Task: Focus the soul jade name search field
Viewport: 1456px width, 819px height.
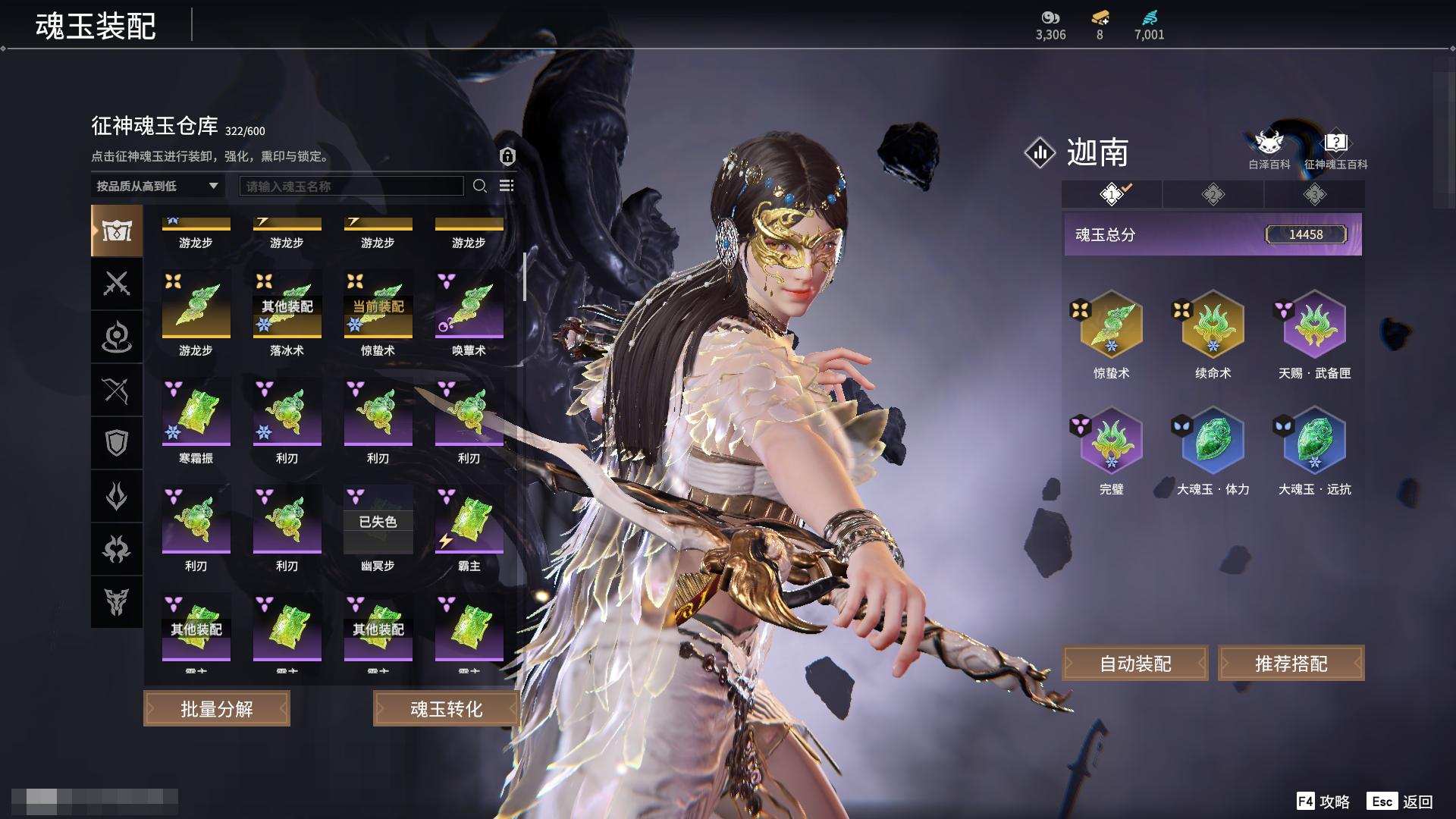Action: [x=351, y=187]
